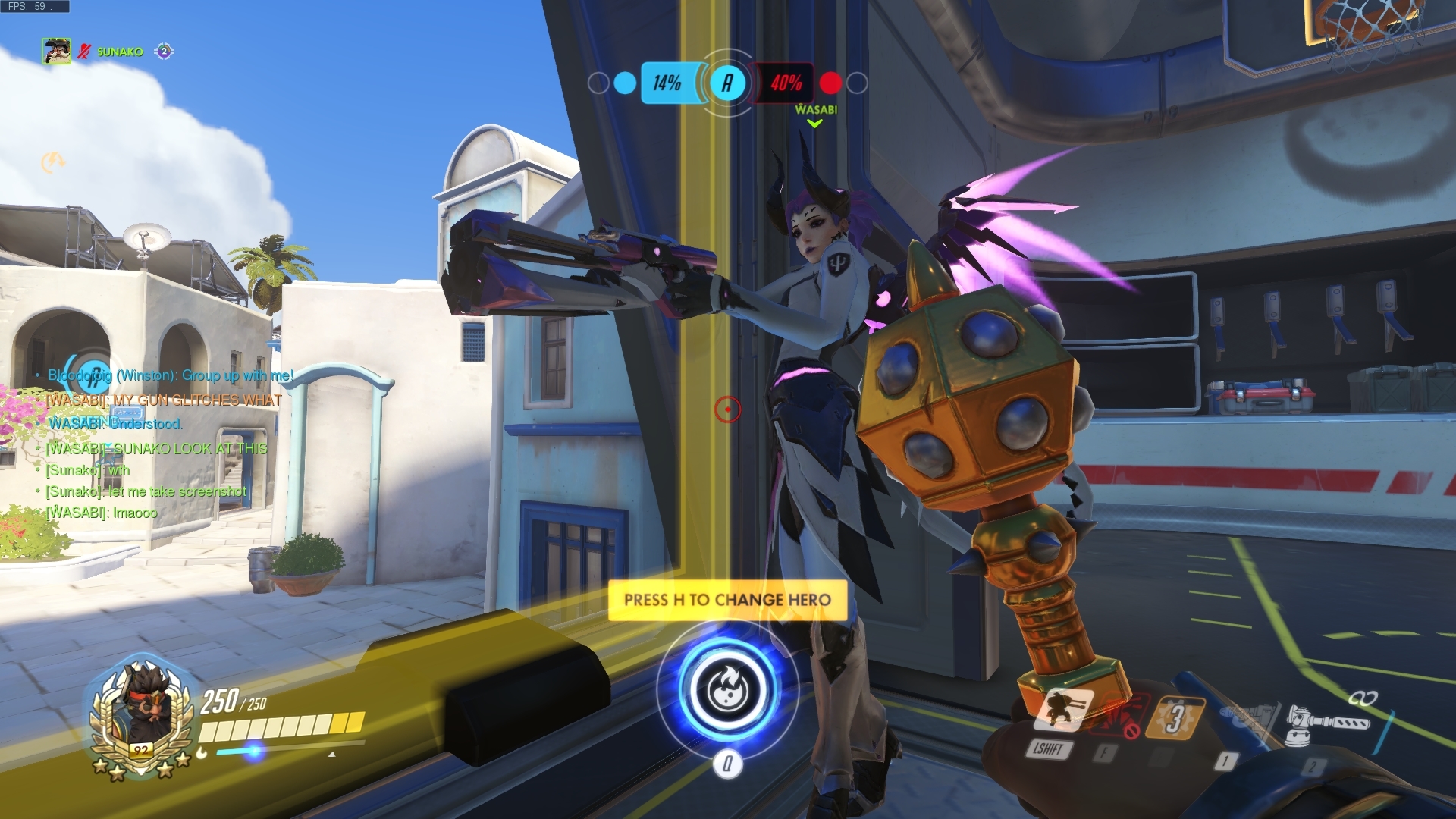This screenshot has height=819, width=1456.
Task: Click the blue ally team dot near 14%
Action: click(x=625, y=82)
